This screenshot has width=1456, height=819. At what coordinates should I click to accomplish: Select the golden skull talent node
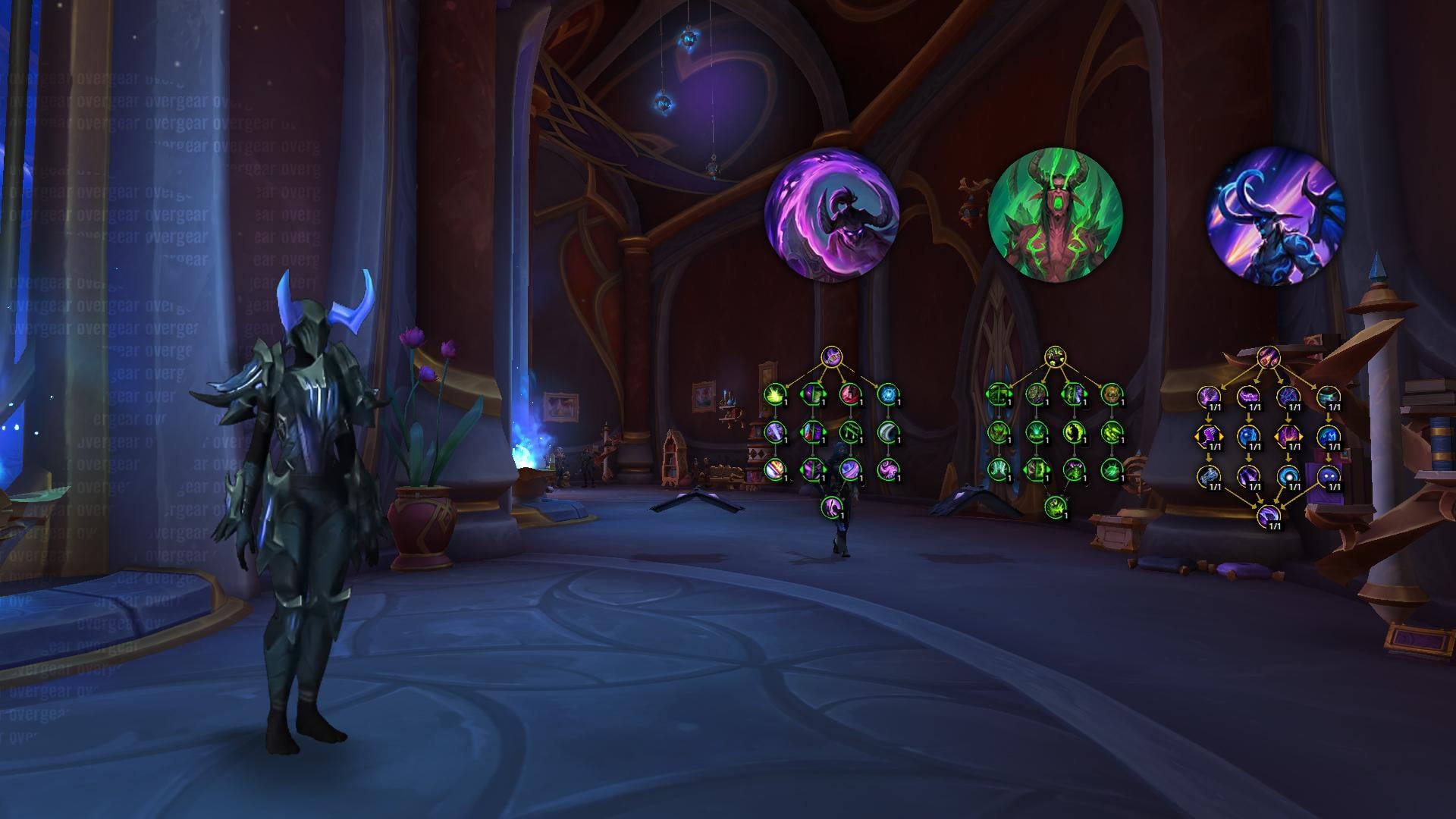point(1111,394)
